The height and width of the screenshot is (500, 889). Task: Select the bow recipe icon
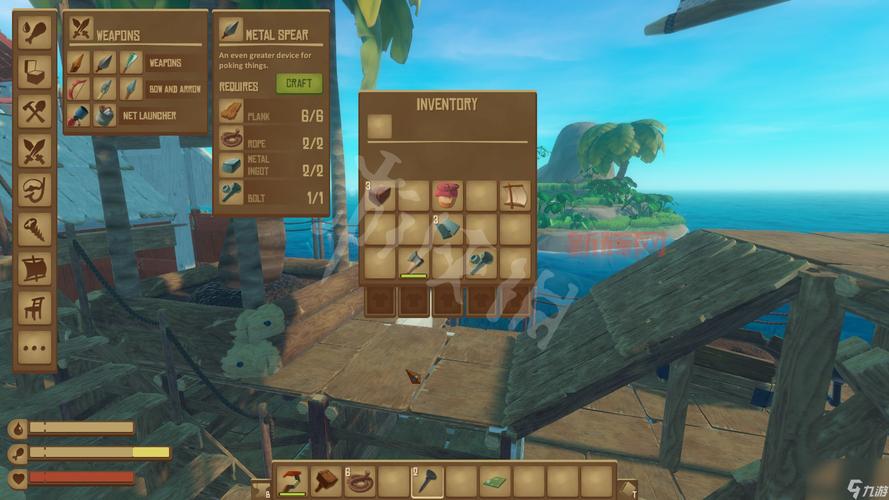click(x=80, y=89)
